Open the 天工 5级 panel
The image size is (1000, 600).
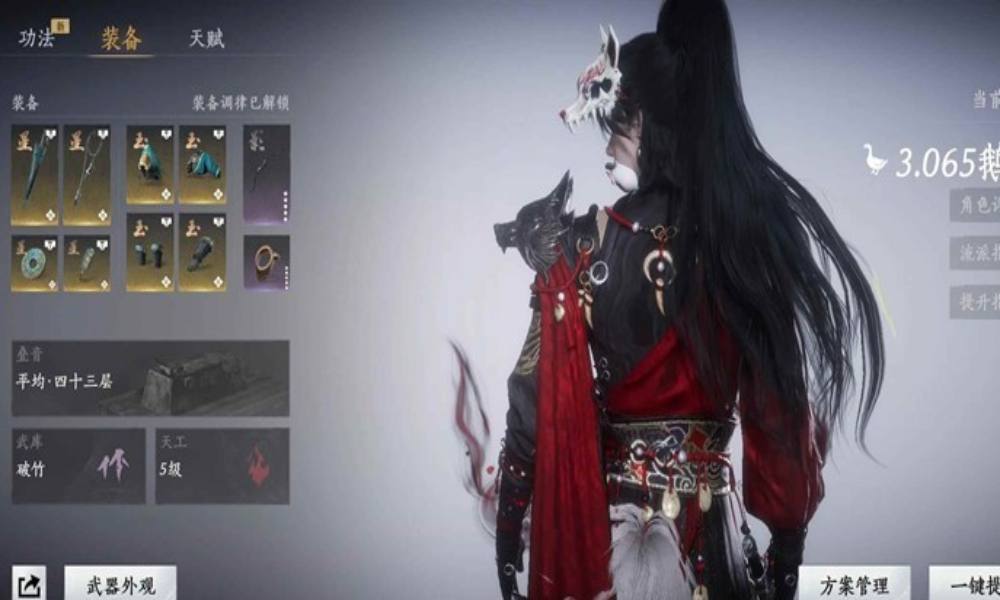coord(222,466)
